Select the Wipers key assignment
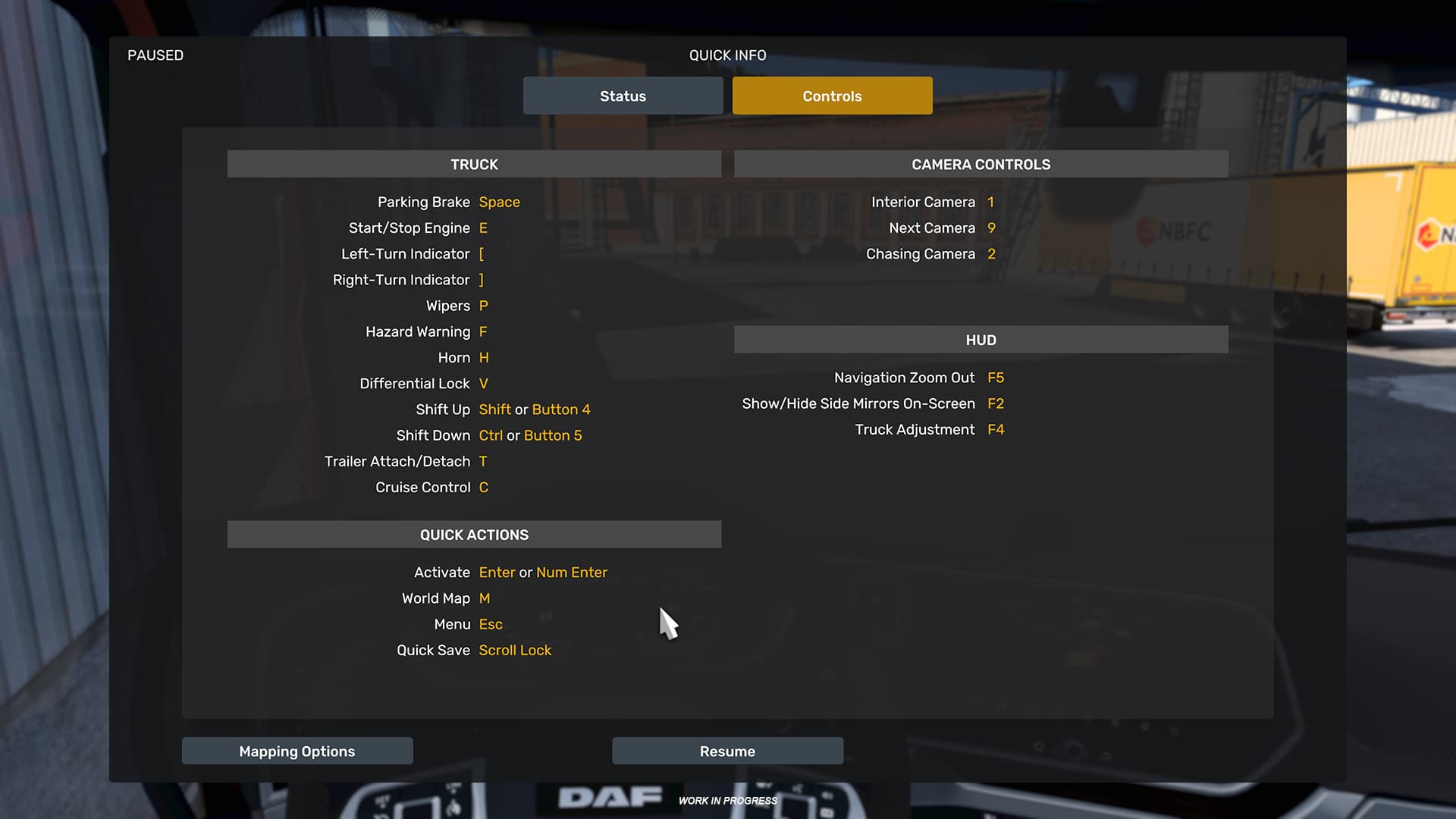This screenshot has height=819, width=1456. point(484,306)
